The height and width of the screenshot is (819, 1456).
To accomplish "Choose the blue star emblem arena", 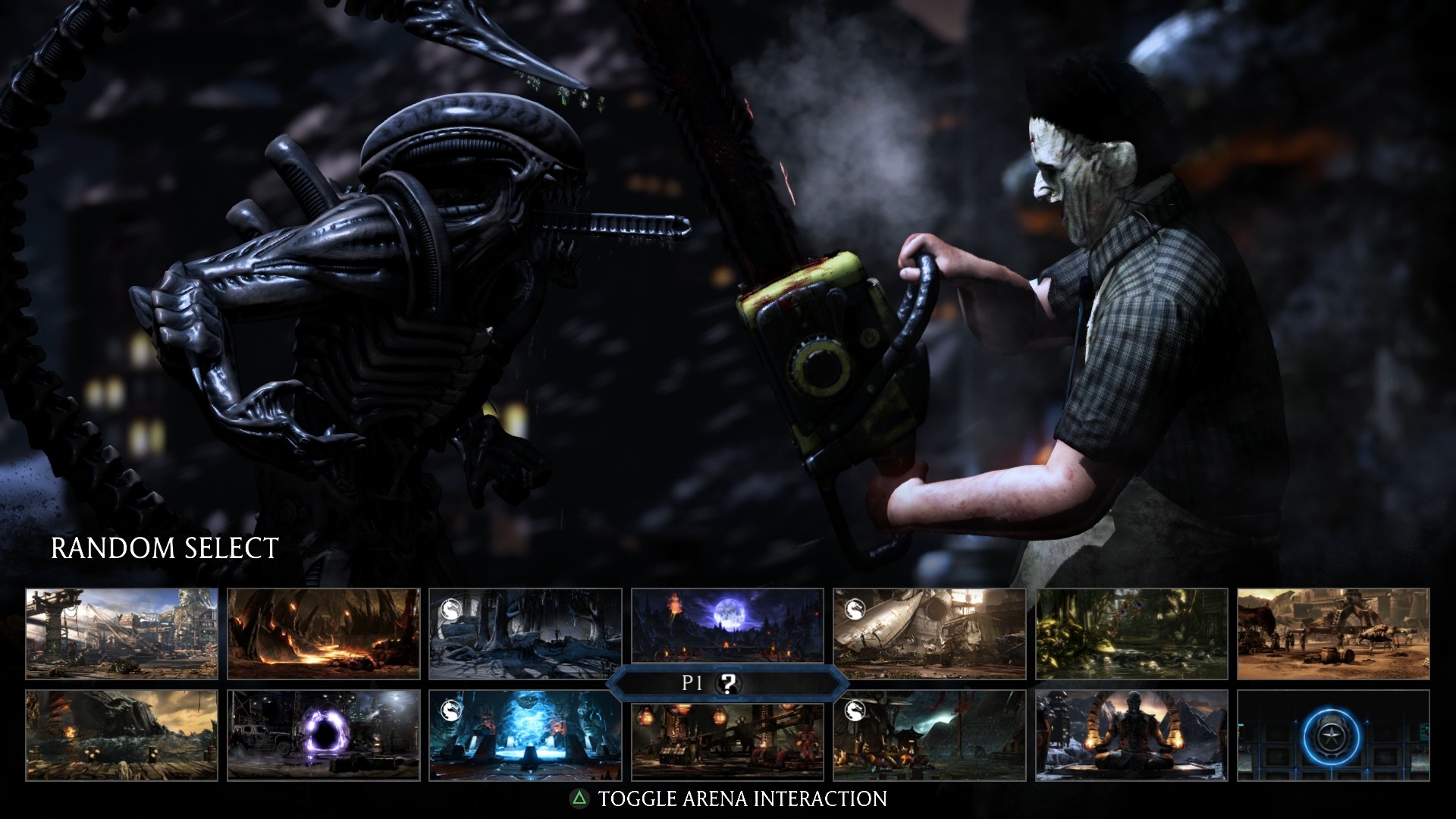I will click(x=1333, y=735).
